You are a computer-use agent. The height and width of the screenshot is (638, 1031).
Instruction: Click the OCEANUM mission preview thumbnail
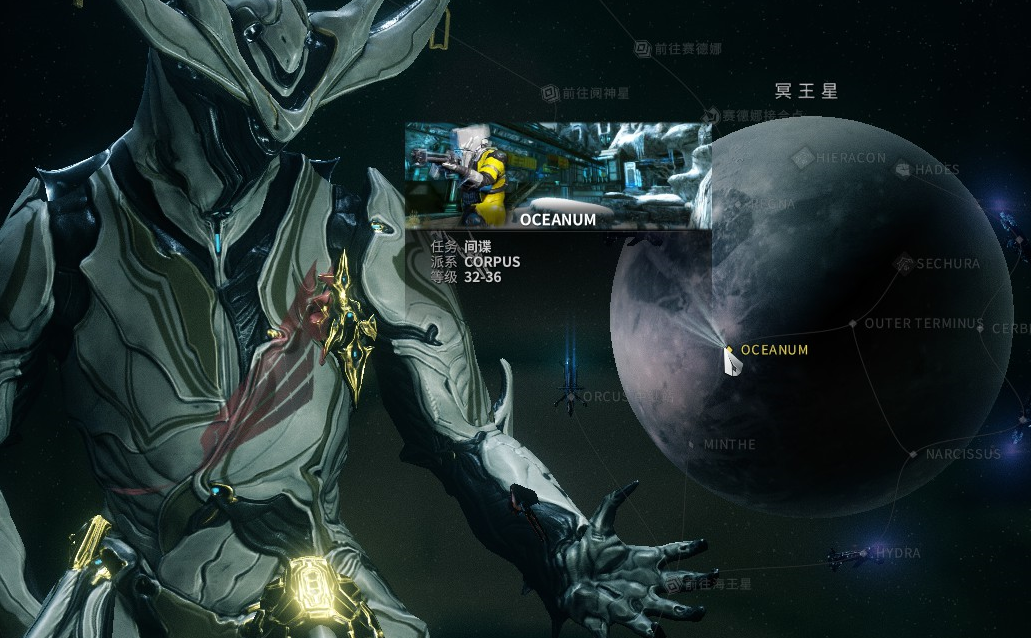(558, 176)
